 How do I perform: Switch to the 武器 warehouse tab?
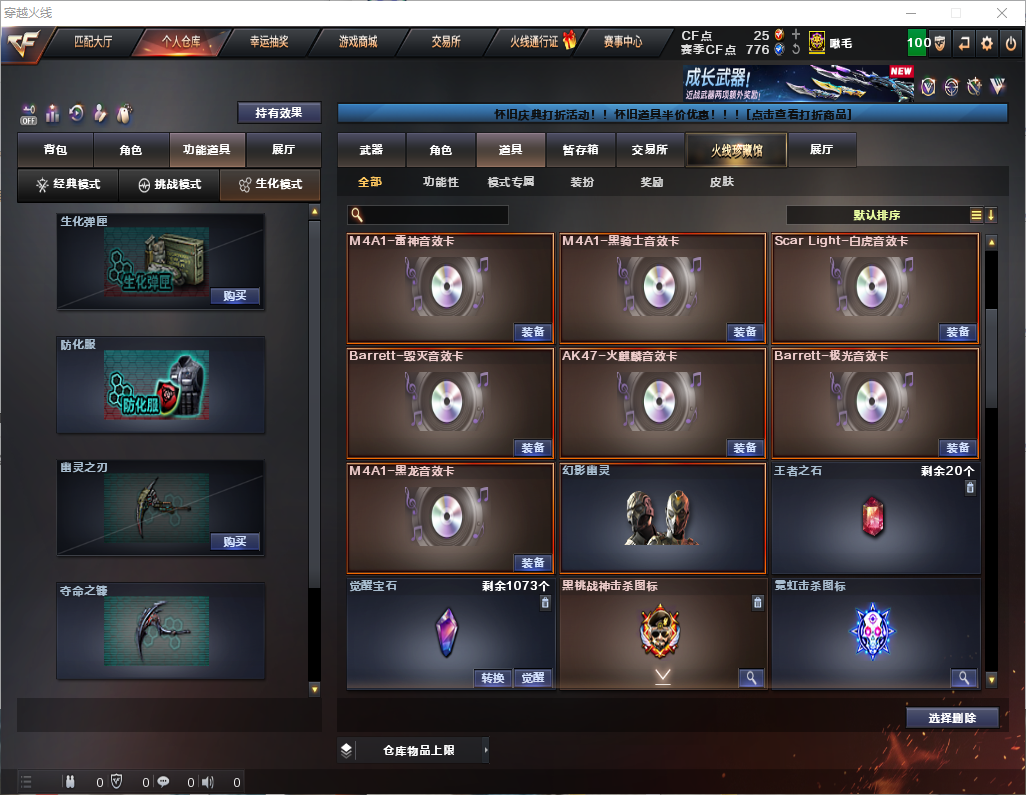[x=371, y=150]
